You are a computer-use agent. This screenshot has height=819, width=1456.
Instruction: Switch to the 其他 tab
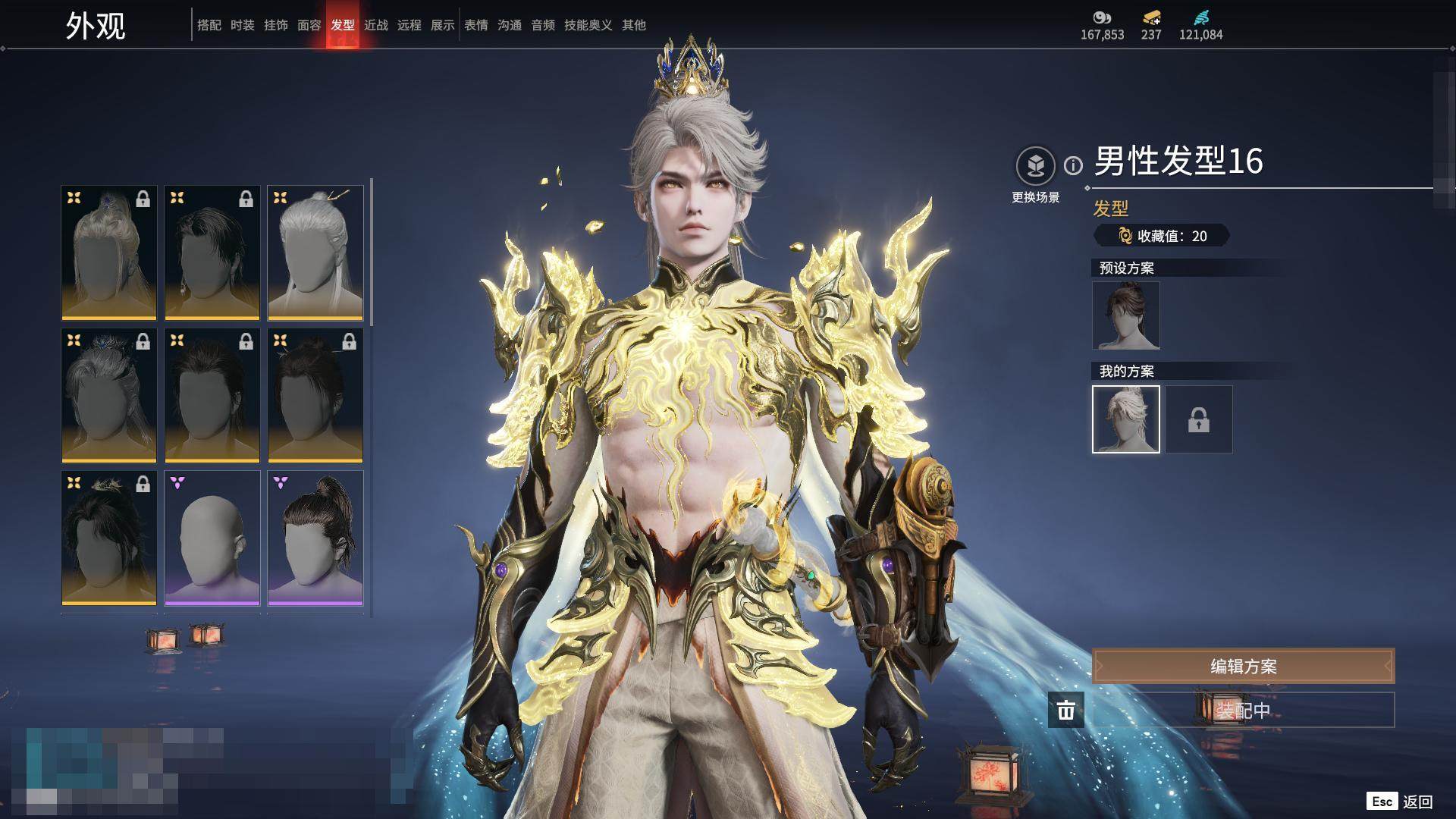click(633, 25)
